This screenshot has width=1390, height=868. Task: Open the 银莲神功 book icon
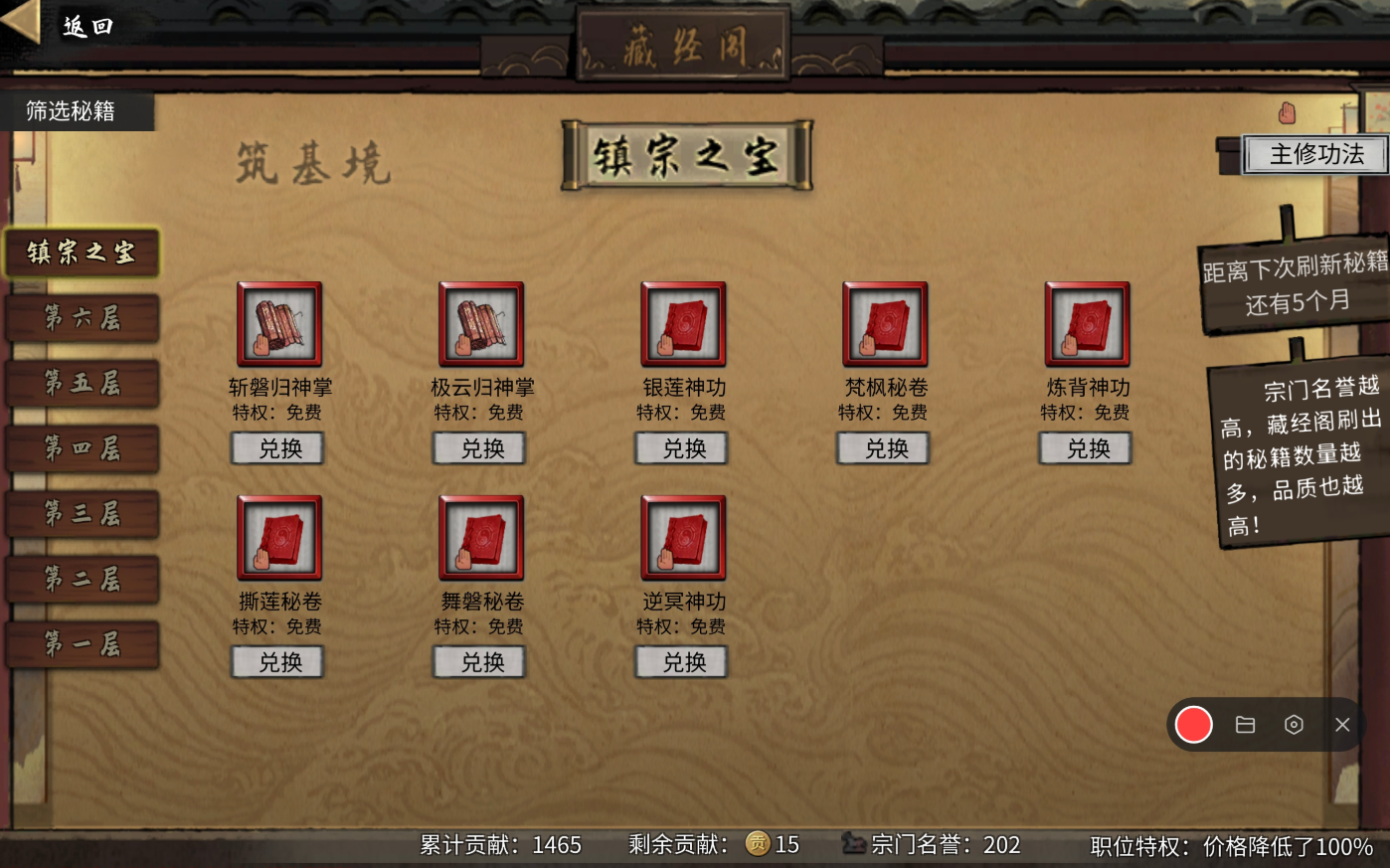682,324
